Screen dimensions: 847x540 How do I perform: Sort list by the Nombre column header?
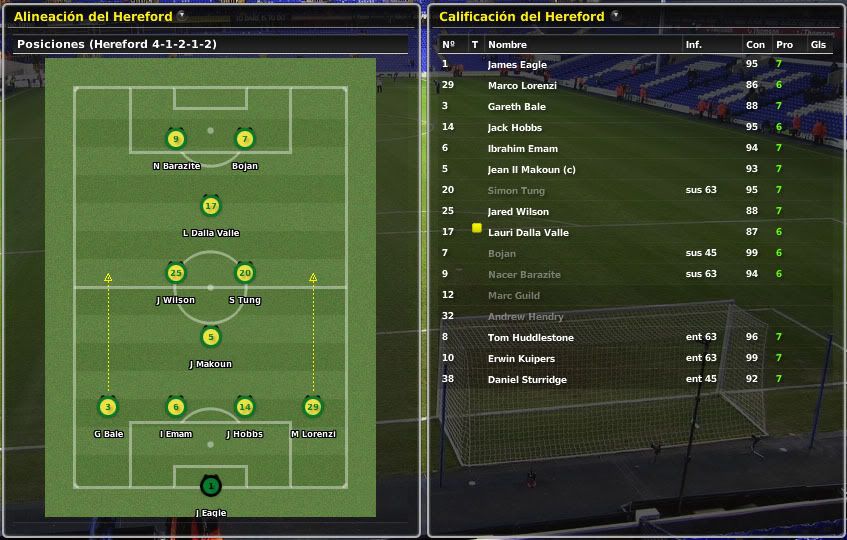click(507, 45)
